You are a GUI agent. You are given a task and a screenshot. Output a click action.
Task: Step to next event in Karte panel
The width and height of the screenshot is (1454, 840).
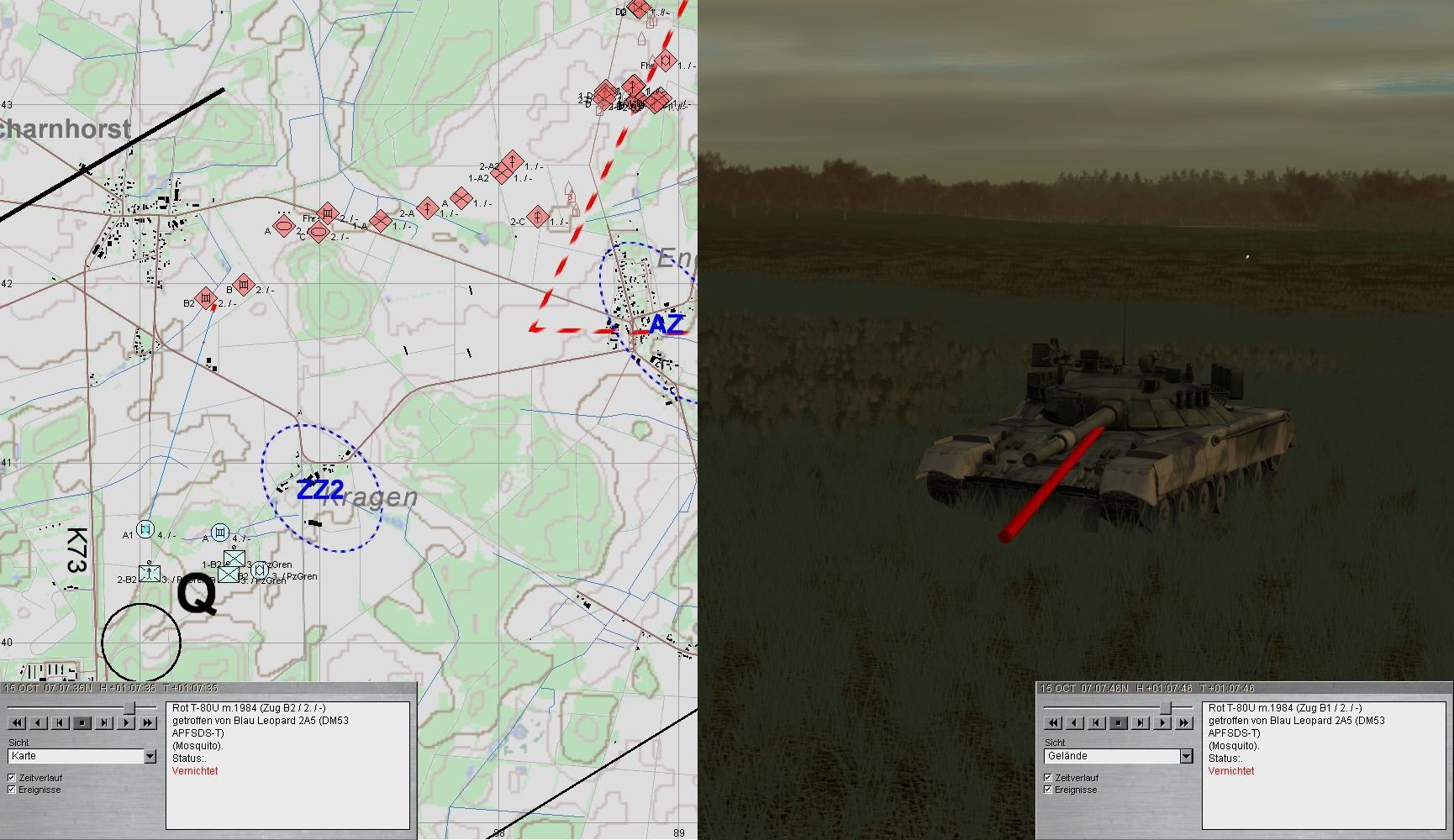(x=104, y=722)
